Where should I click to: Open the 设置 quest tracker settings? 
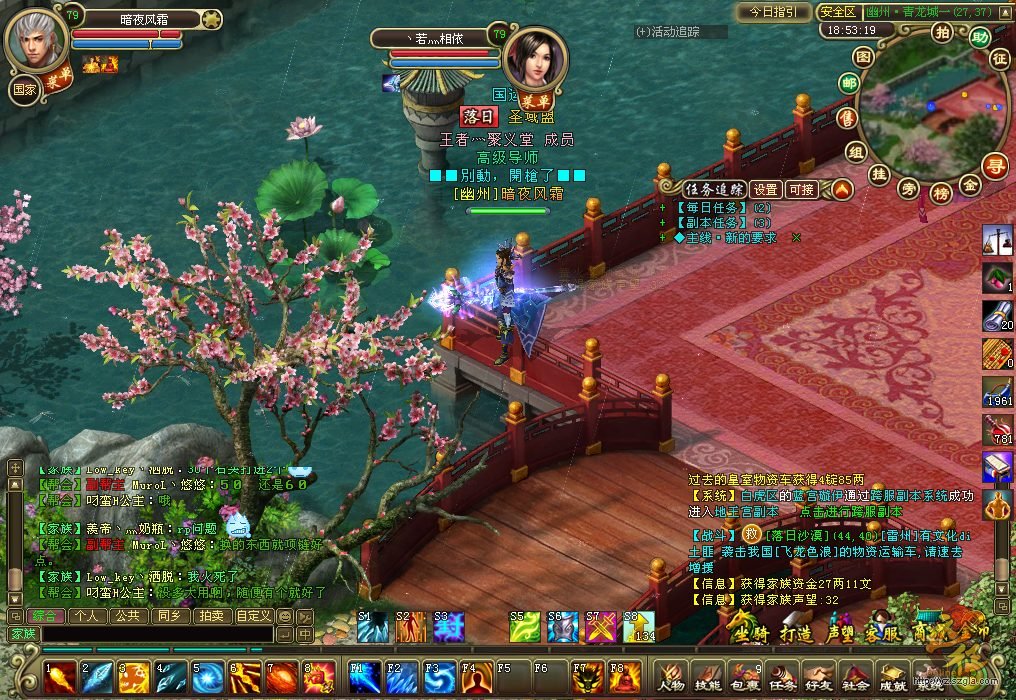tap(766, 189)
